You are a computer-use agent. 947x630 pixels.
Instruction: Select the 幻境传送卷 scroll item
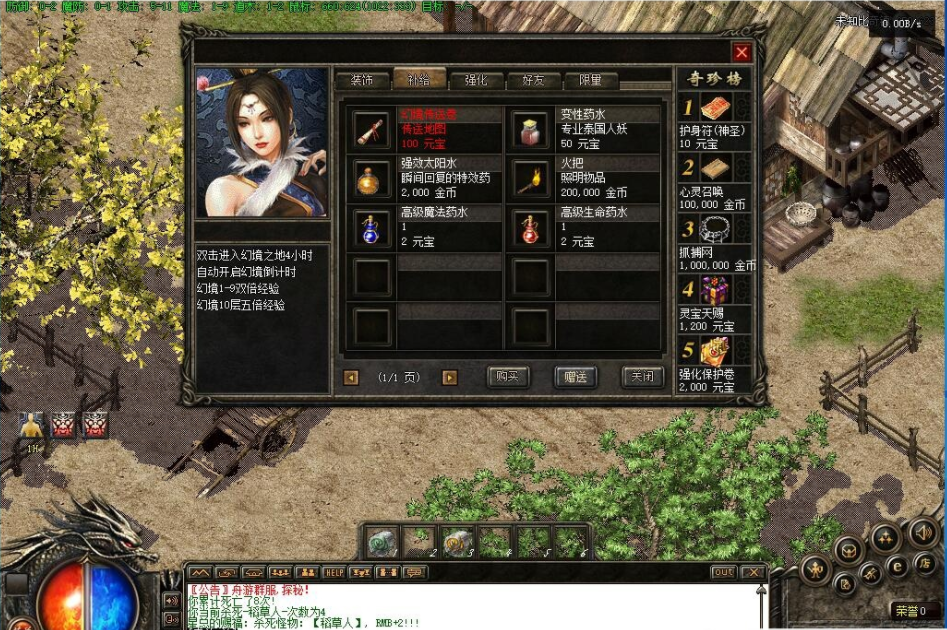pos(373,130)
